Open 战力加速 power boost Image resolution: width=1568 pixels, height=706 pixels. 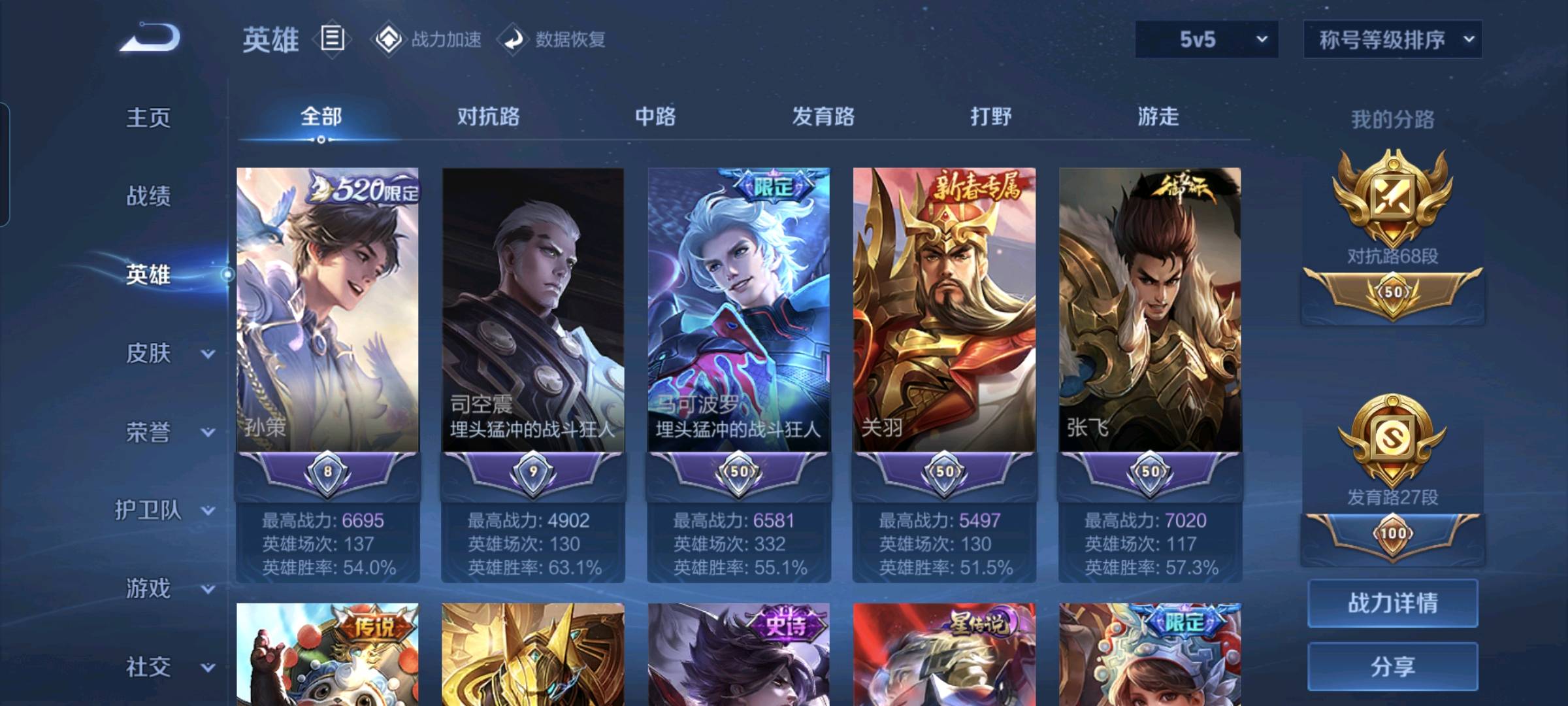427,39
